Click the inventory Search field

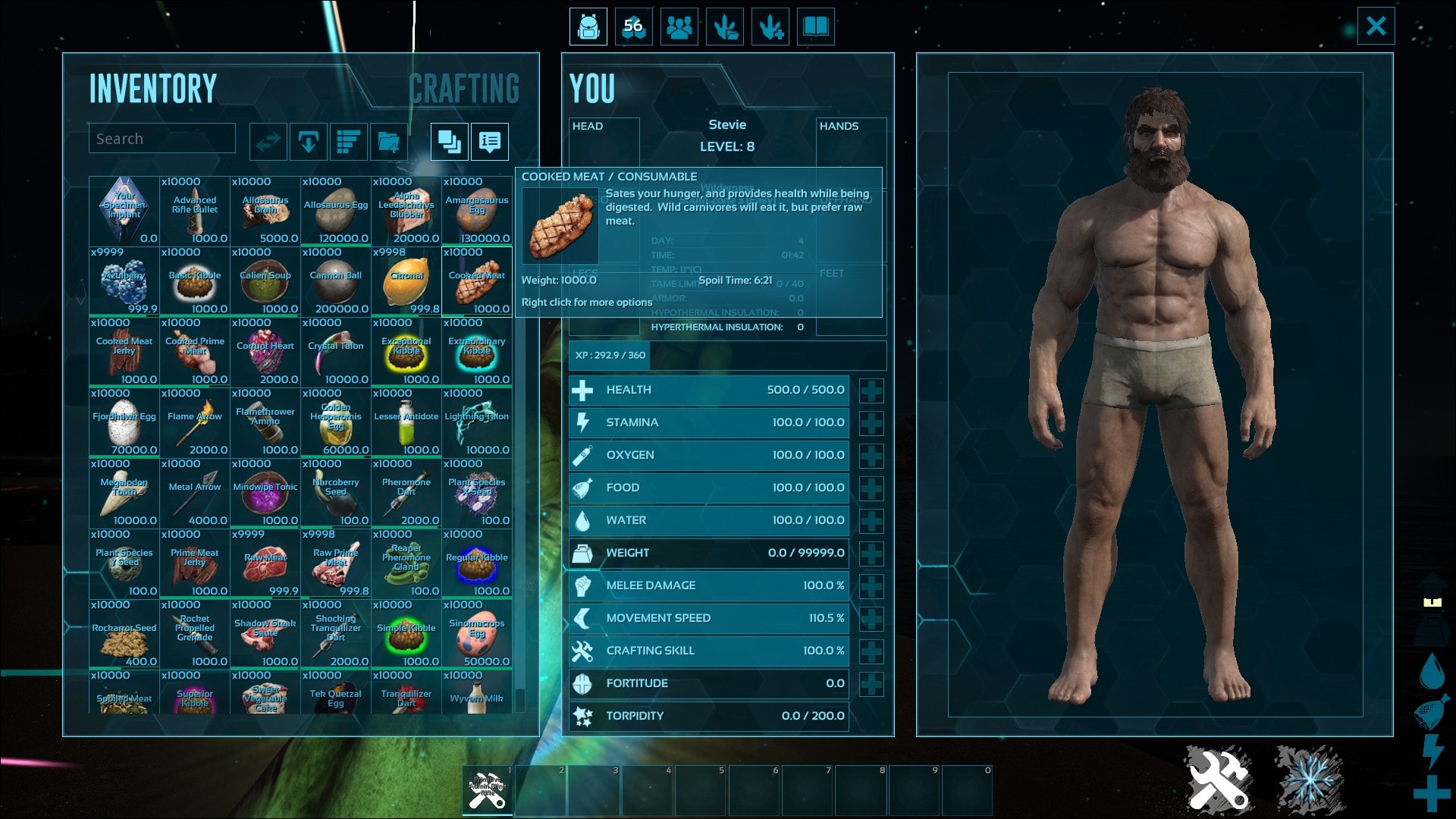(x=162, y=139)
